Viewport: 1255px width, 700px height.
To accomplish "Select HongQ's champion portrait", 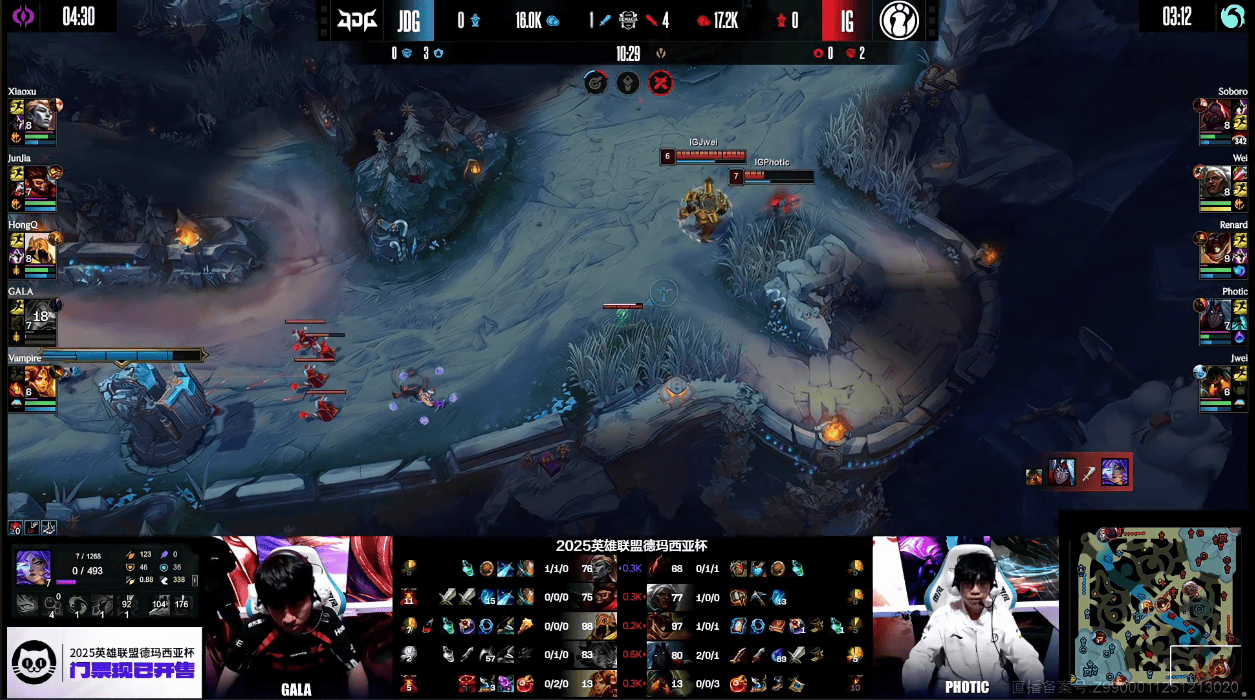I will (39, 248).
